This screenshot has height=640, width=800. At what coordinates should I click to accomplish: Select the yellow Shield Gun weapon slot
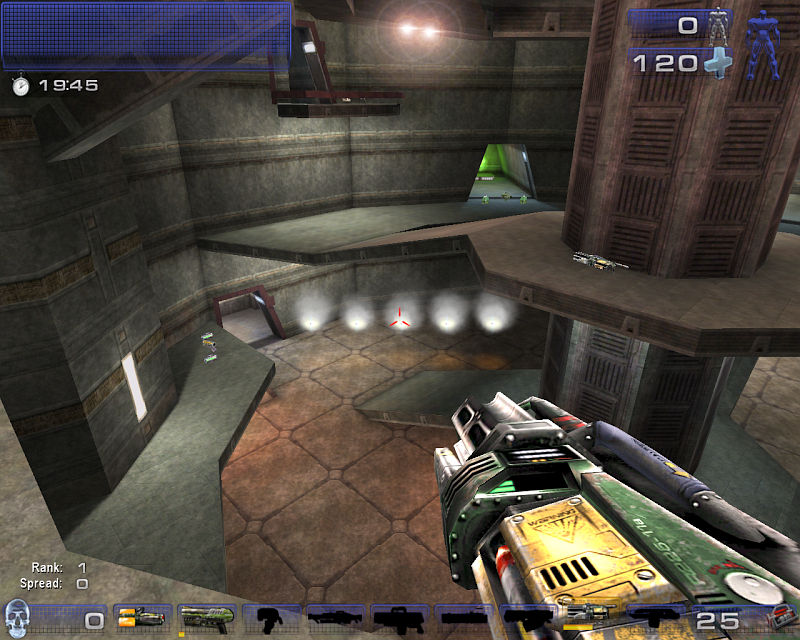tap(141, 618)
